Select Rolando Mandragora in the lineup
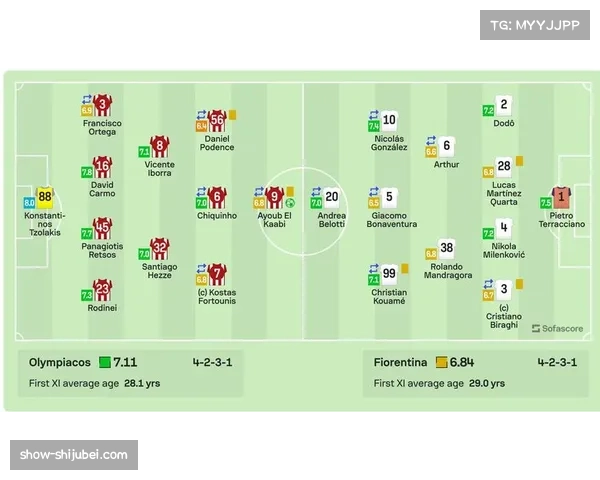Image resolution: width=600 pixels, height=480 pixels. tap(446, 248)
